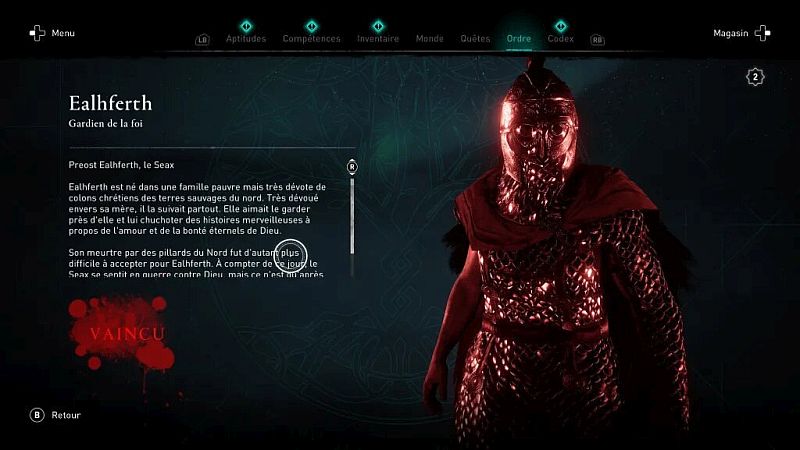
Task: Select the Ordre tab
Action: [x=519, y=39]
